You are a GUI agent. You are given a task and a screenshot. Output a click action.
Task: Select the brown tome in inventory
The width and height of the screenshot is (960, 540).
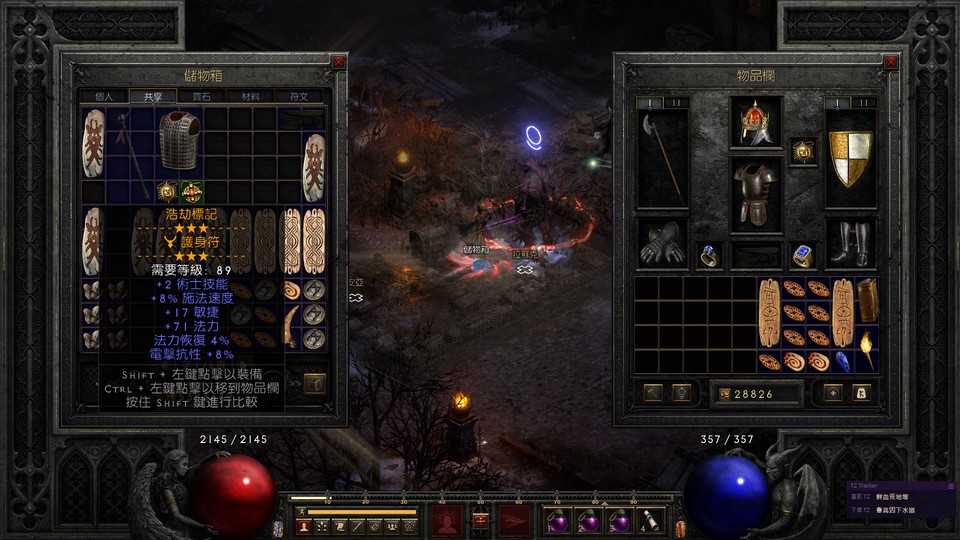(866, 300)
